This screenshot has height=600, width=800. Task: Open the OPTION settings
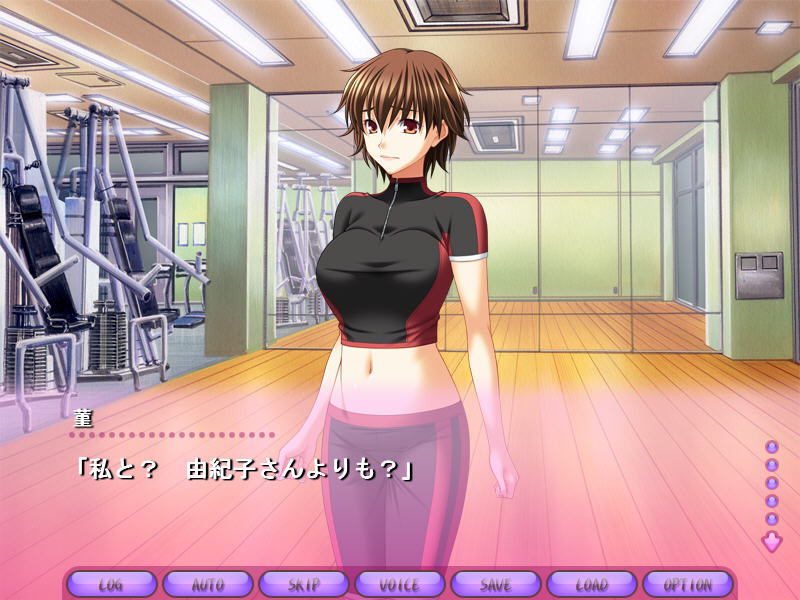[x=687, y=584]
